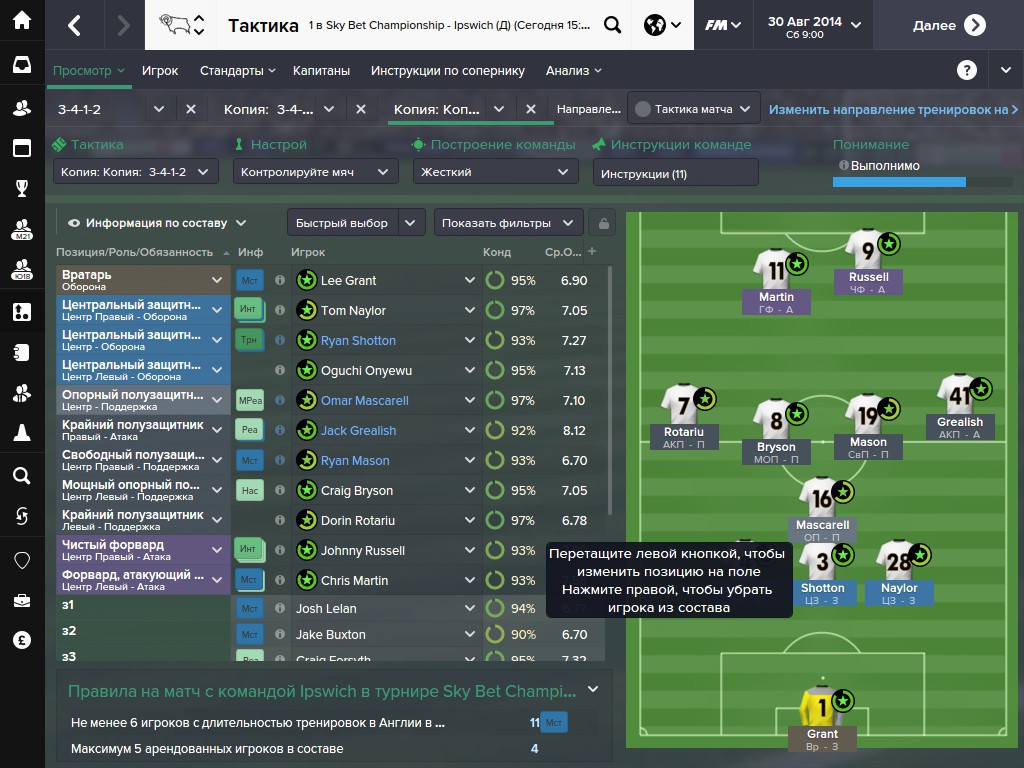Image resolution: width=1024 pixels, height=768 pixels.
Task: Select goalkeeper Grant on the pitch
Action: (x=822, y=709)
